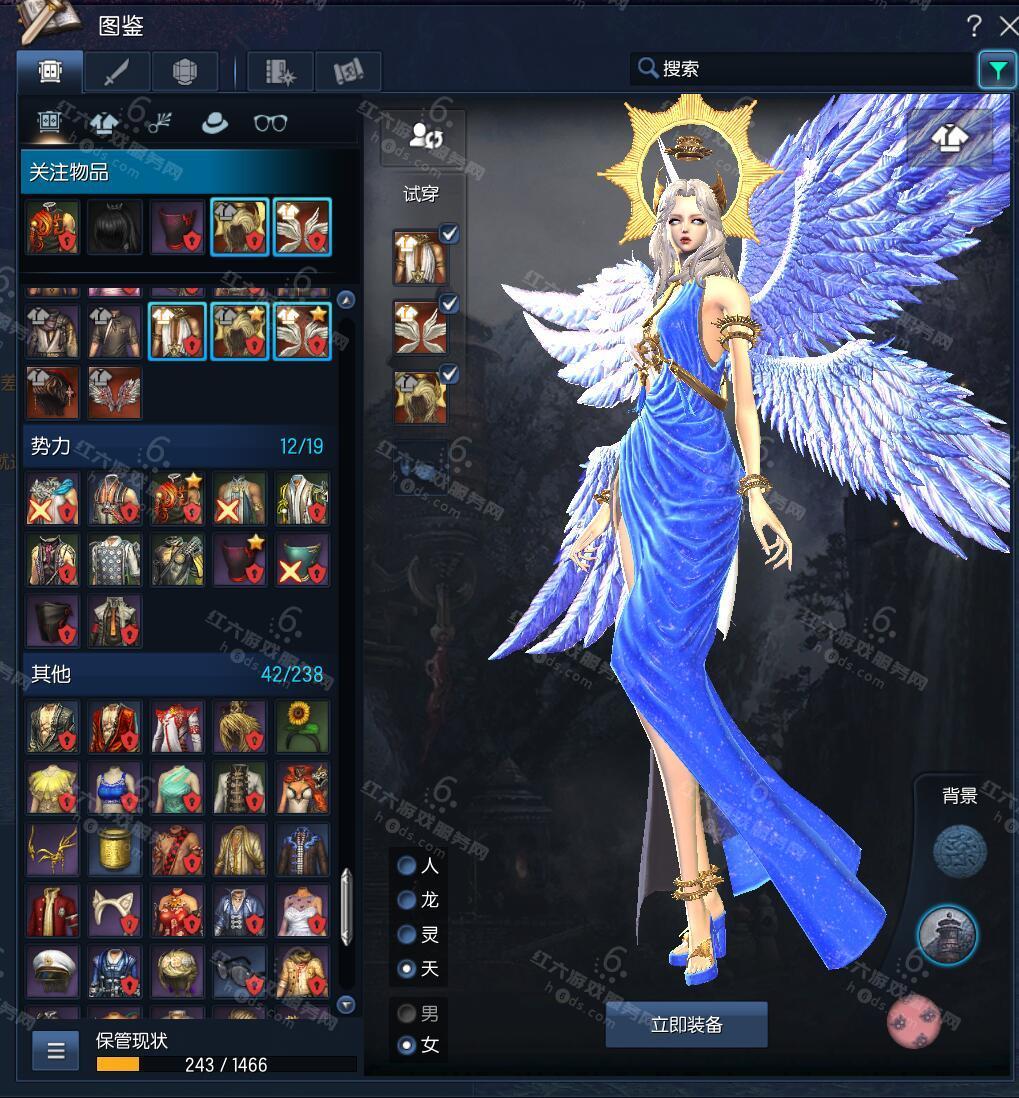Image resolution: width=1019 pixels, height=1098 pixels.
Task: Open the hamburger list menu button
Action: (56, 1050)
